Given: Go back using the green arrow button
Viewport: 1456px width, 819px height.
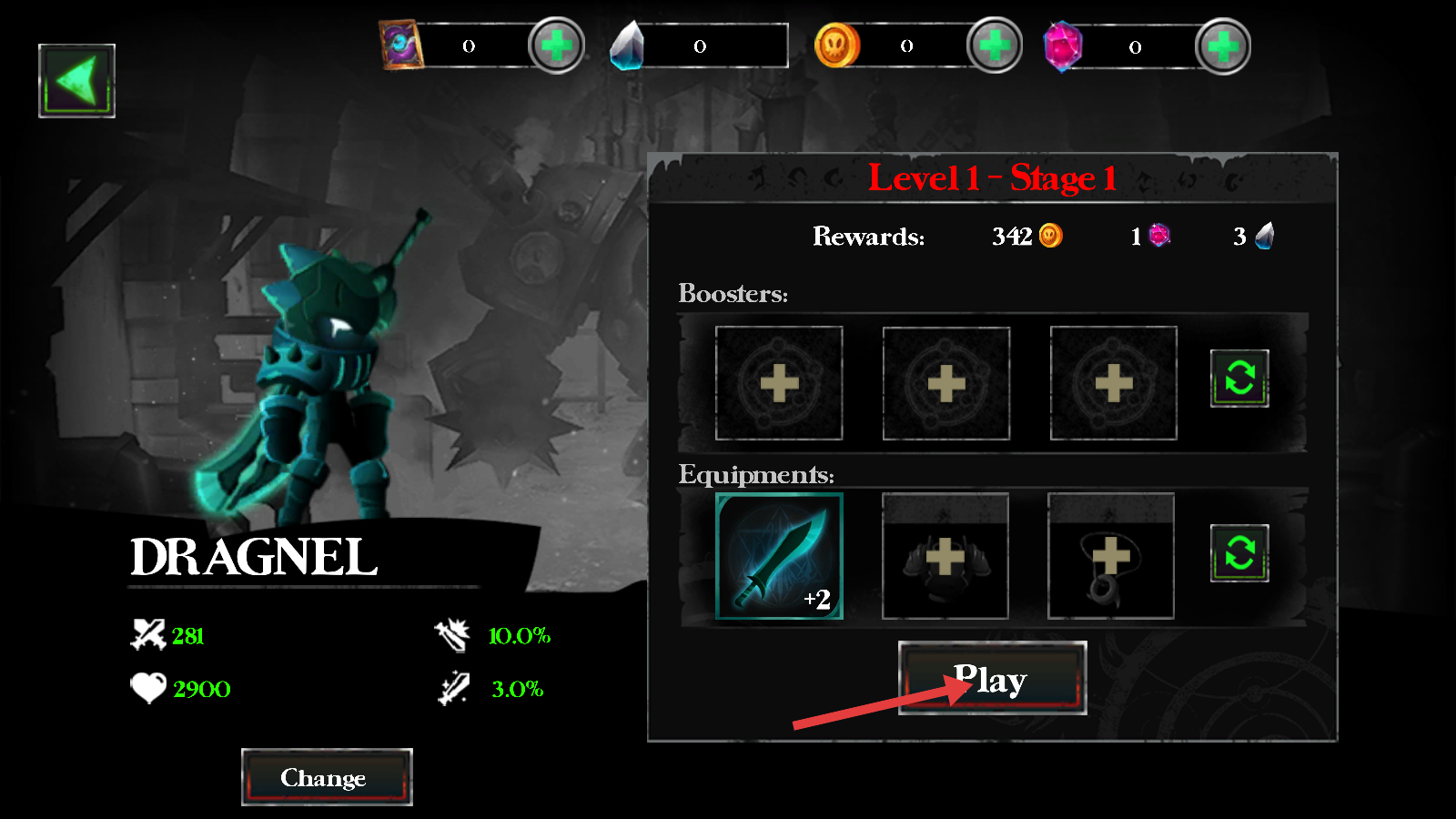Looking at the screenshot, I should tap(76, 81).
